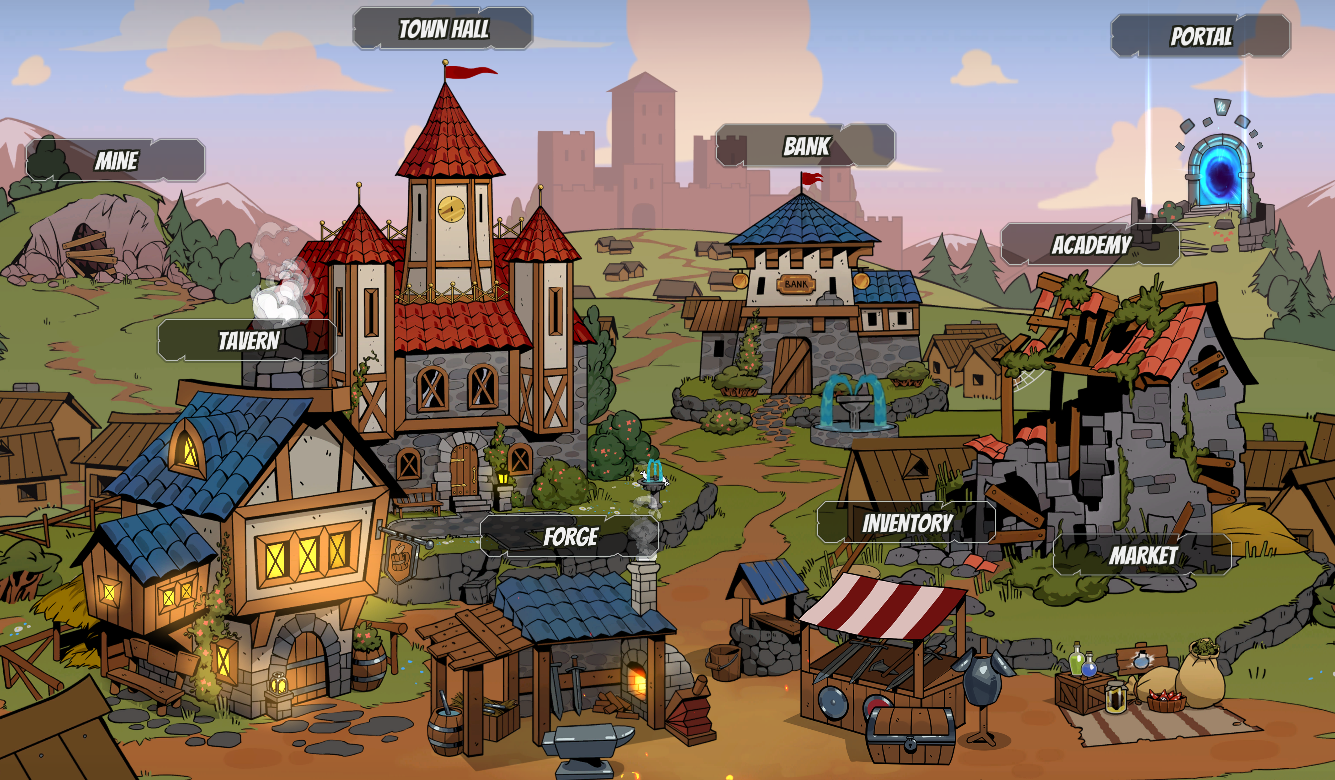This screenshot has width=1335, height=780.
Task: Go to the Academy label
Action: 1091,245
